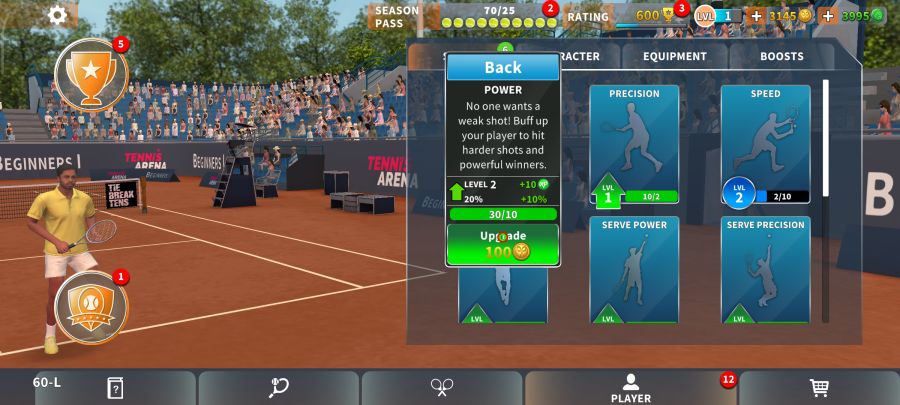Open the star trophy achievements badge
This screenshot has width=900, height=405.
(91, 74)
